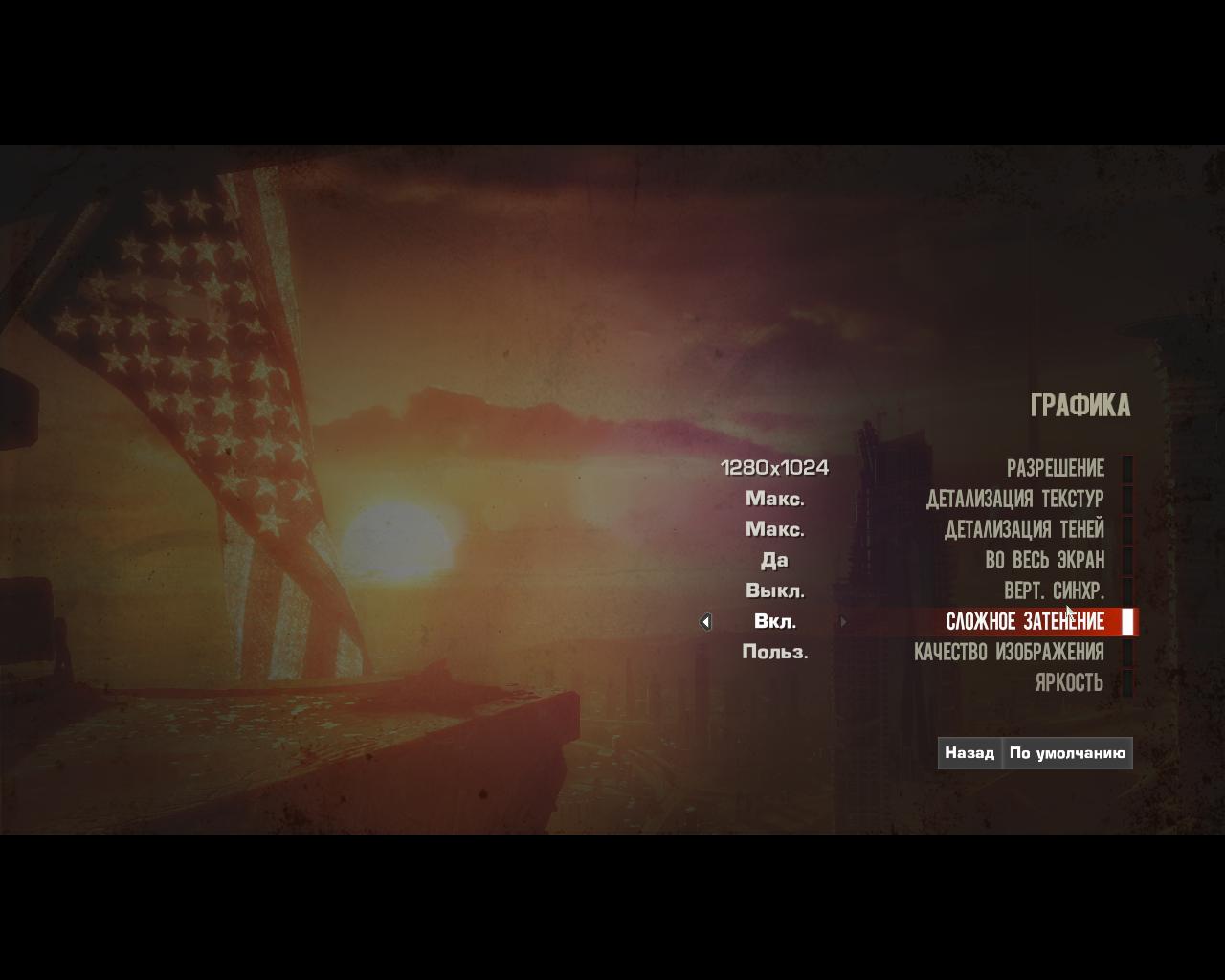Choose the Детализация текстур option
The height and width of the screenshot is (980, 1225).
(x=1014, y=499)
